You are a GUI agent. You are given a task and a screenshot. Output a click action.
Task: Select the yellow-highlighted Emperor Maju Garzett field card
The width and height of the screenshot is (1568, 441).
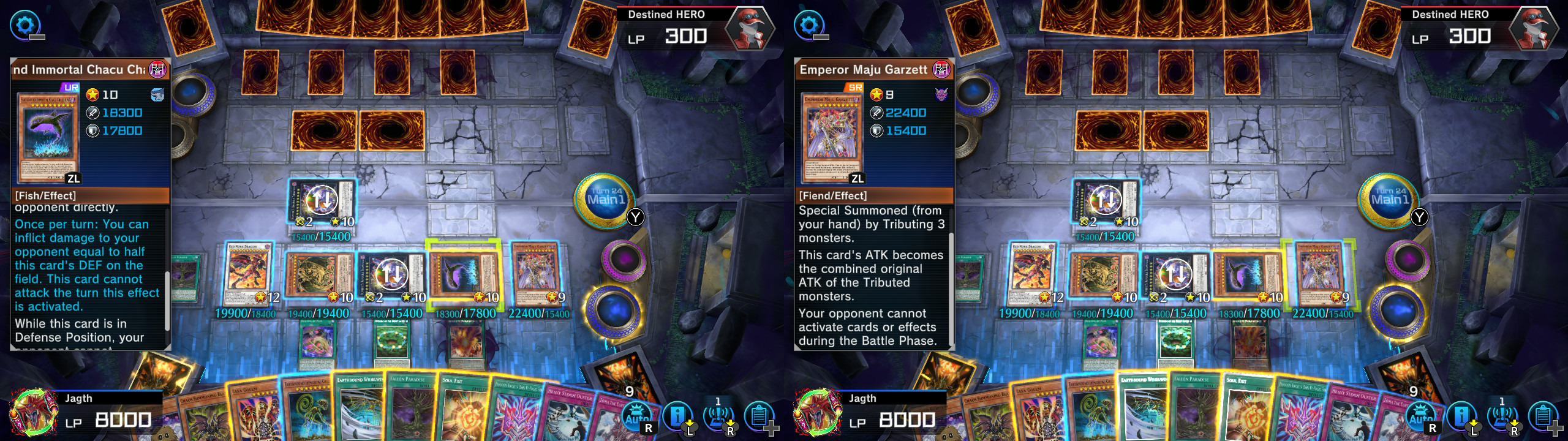point(1318,274)
